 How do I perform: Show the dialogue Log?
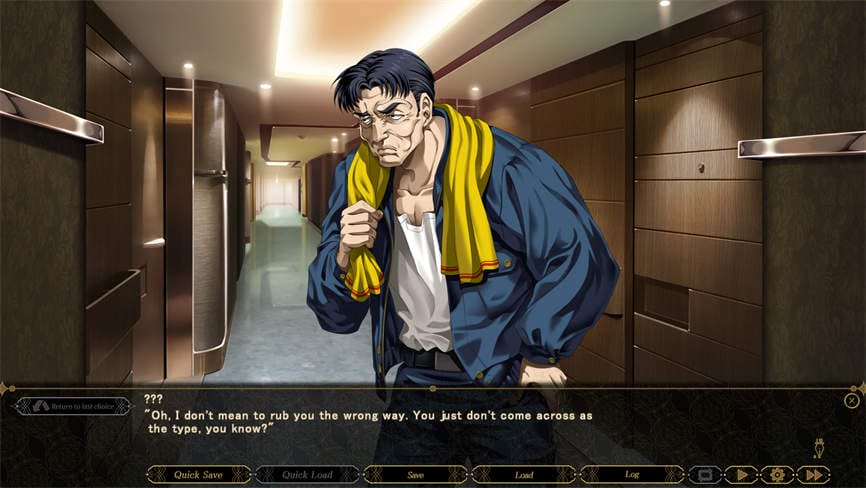tap(632, 475)
